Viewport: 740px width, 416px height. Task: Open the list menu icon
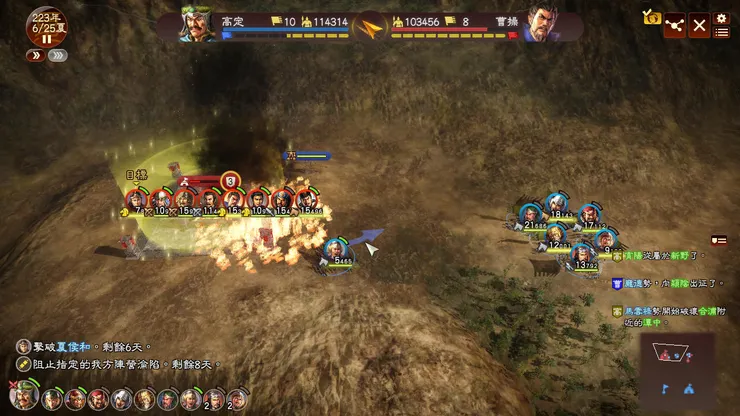[721, 32]
